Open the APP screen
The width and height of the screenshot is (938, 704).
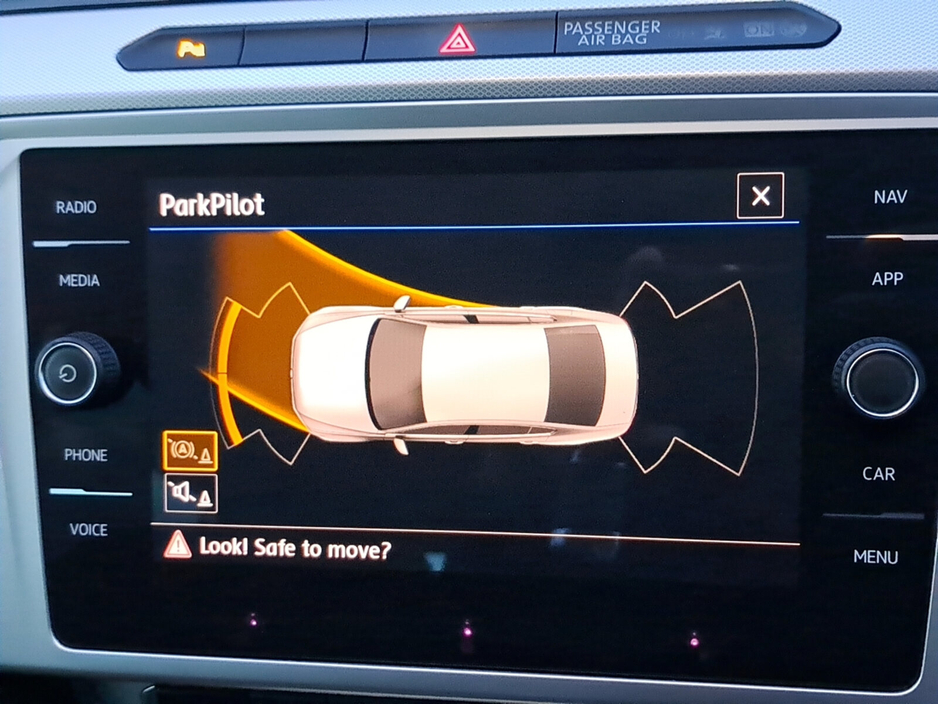[887, 279]
